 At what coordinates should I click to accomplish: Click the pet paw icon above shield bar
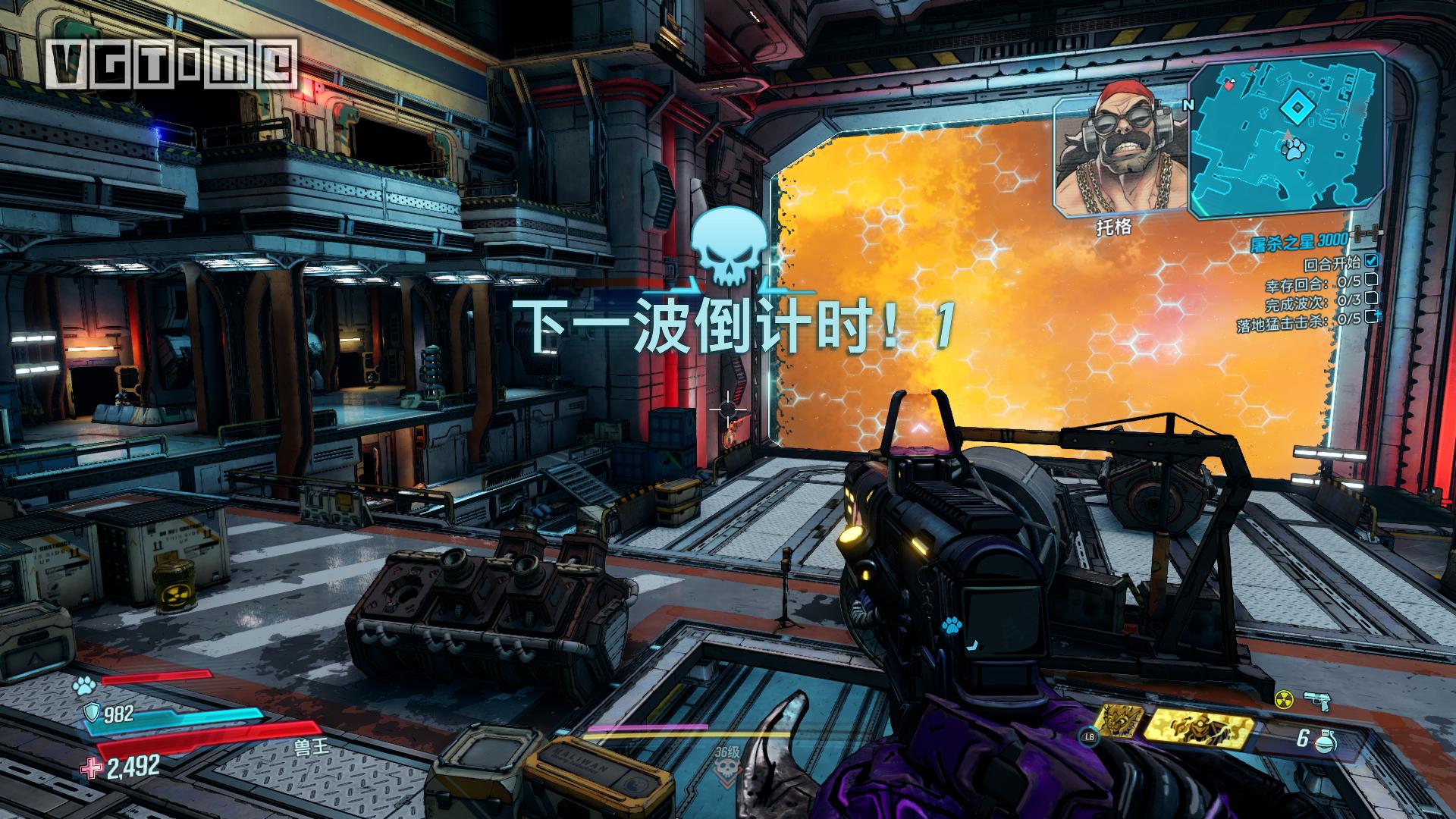pos(83,686)
